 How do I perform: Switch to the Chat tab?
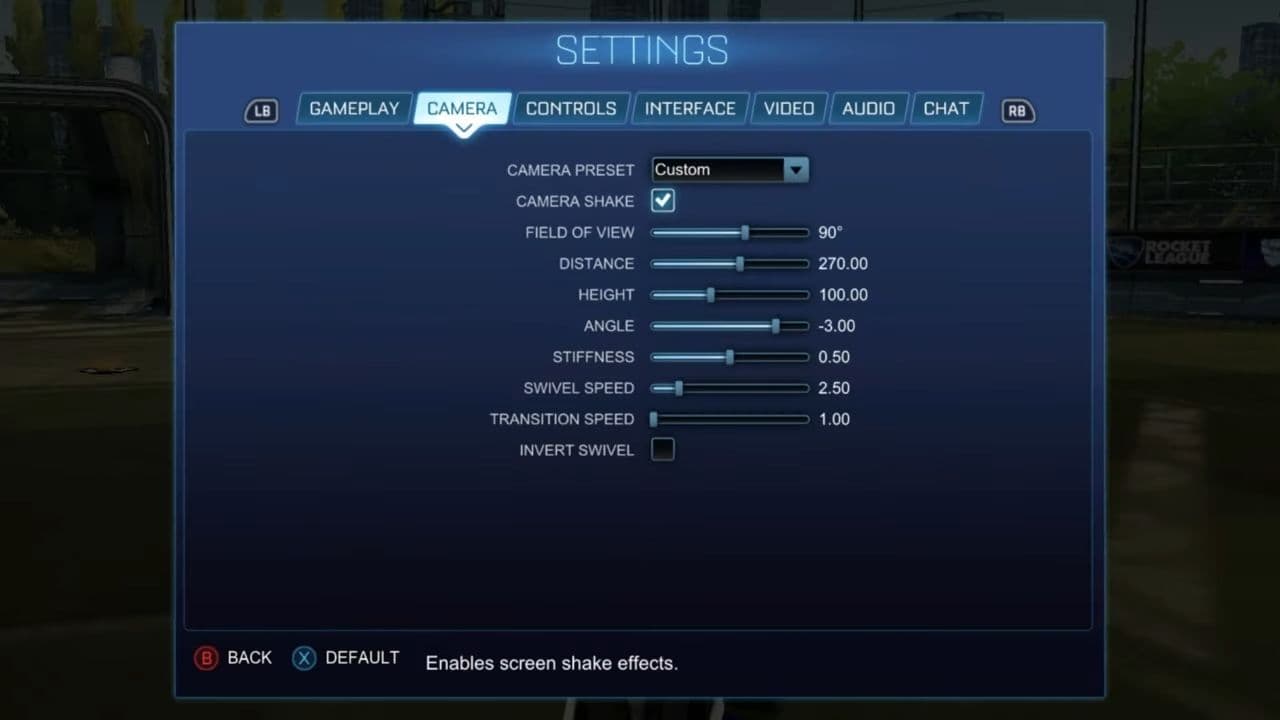(x=945, y=108)
